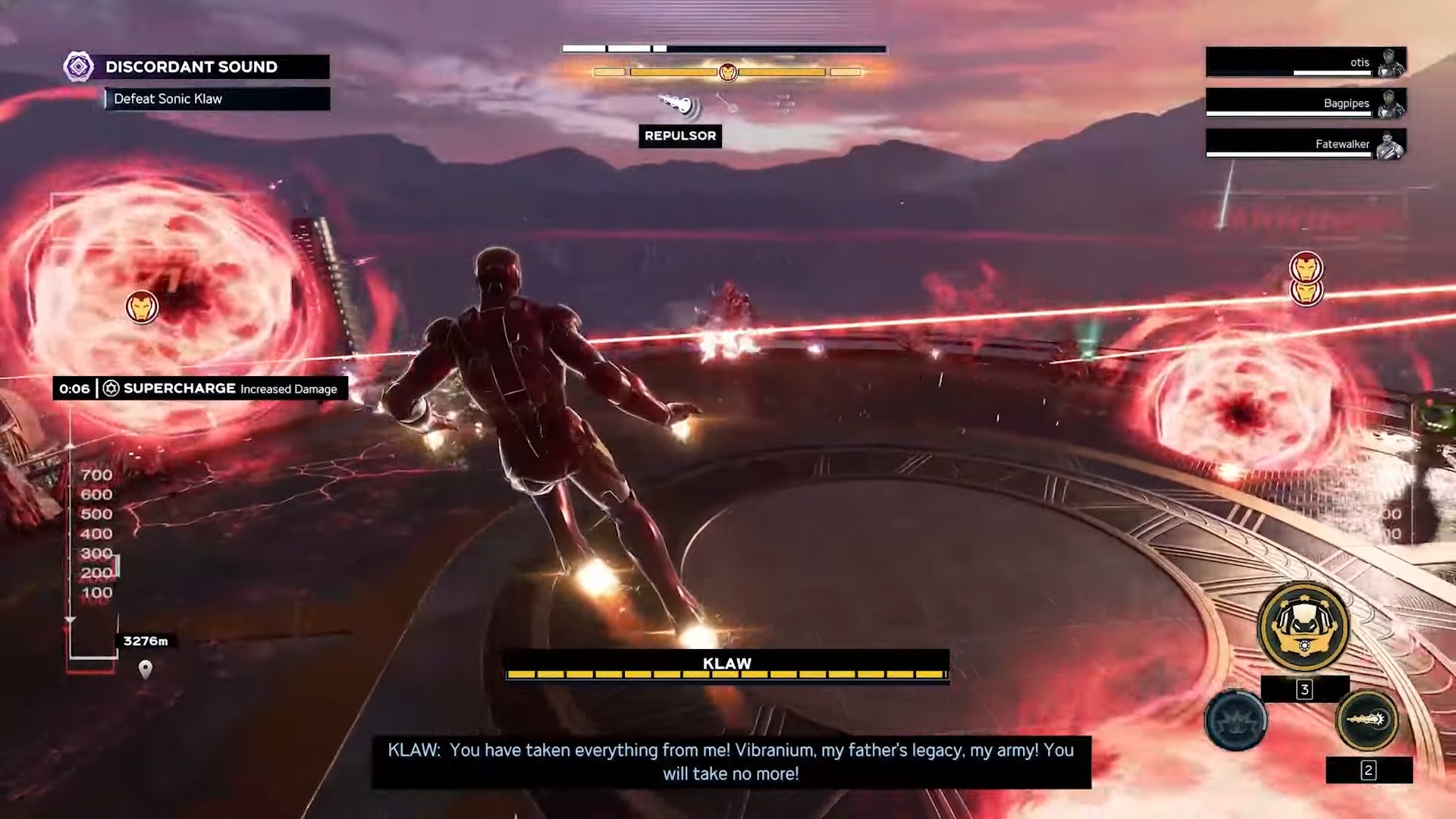This screenshot has width=1456, height=819.
Task: Select the Repulsor ranged weapon icon
Action: pyautogui.click(x=677, y=105)
